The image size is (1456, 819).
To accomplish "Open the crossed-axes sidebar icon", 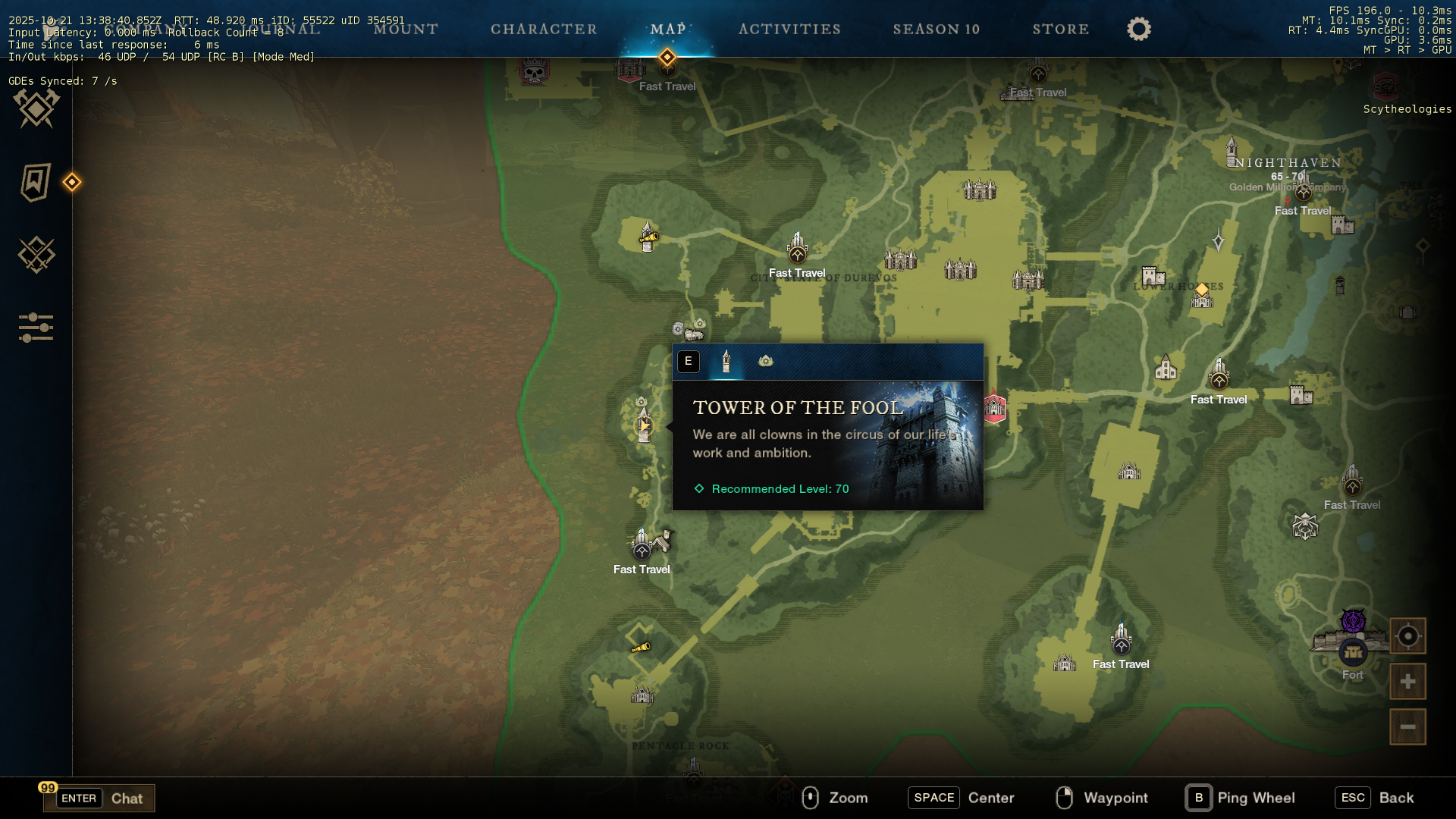I will (36, 108).
